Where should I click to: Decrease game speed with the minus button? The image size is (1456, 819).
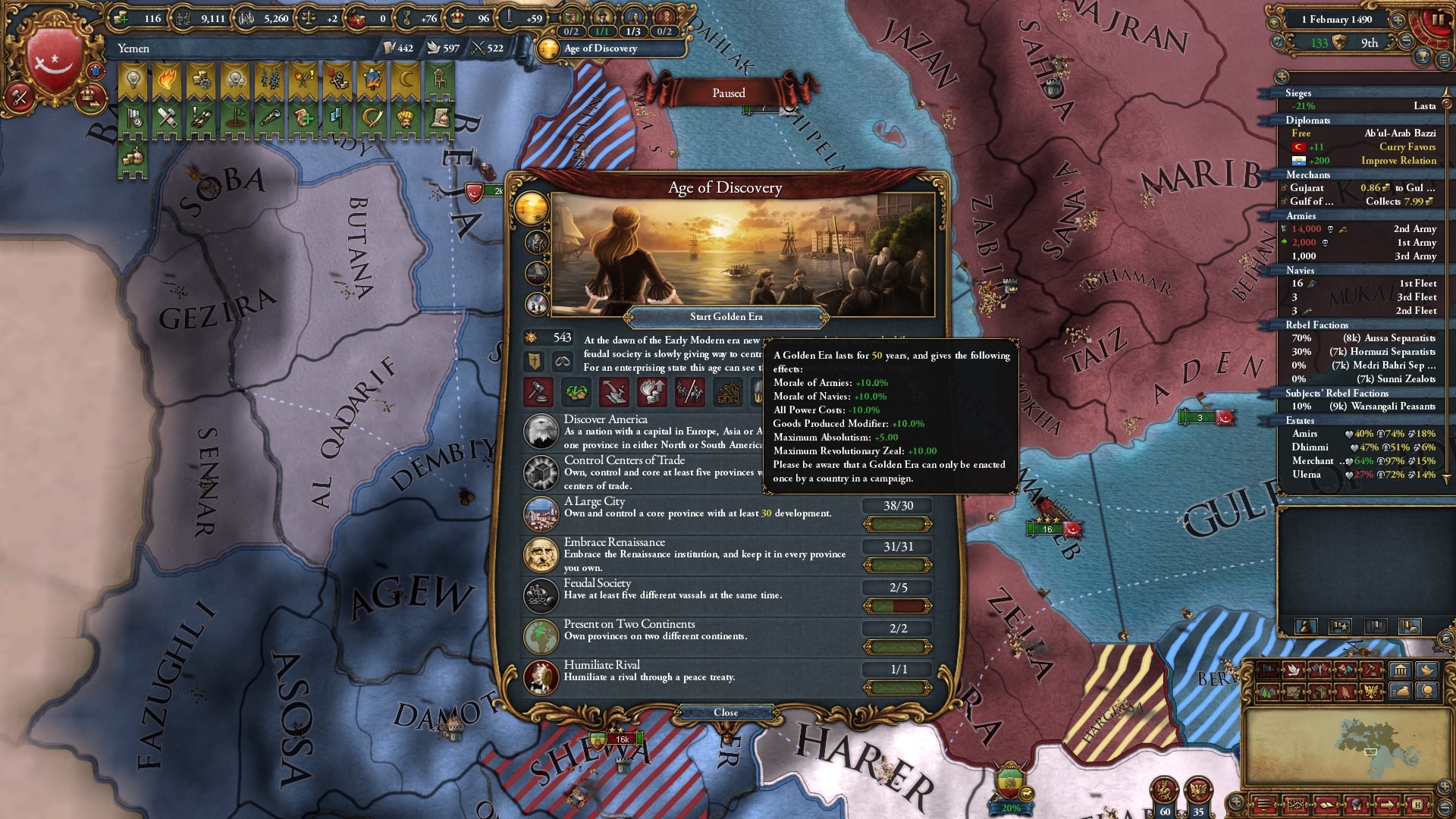[x=1406, y=42]
